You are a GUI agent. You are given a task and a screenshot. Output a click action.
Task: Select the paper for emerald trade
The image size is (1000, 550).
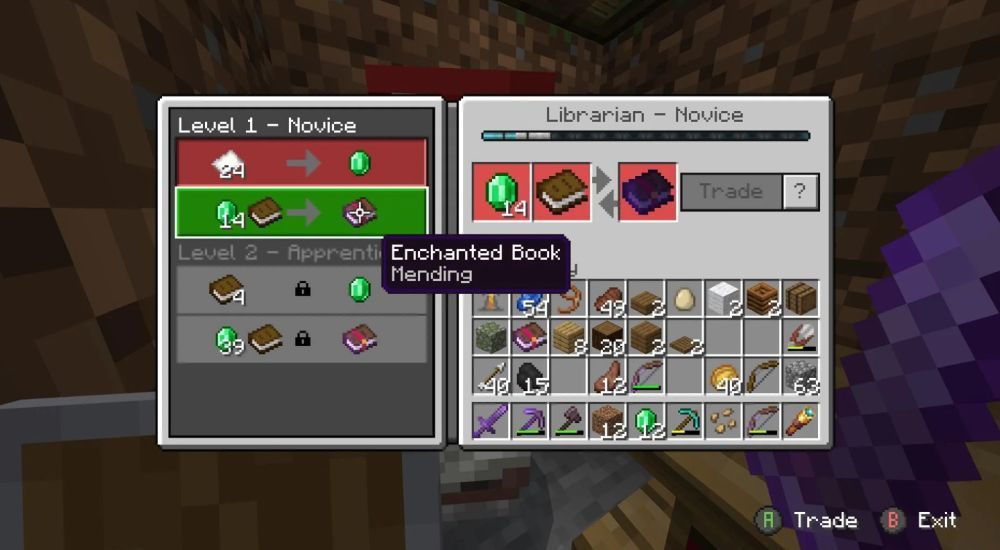301,163
